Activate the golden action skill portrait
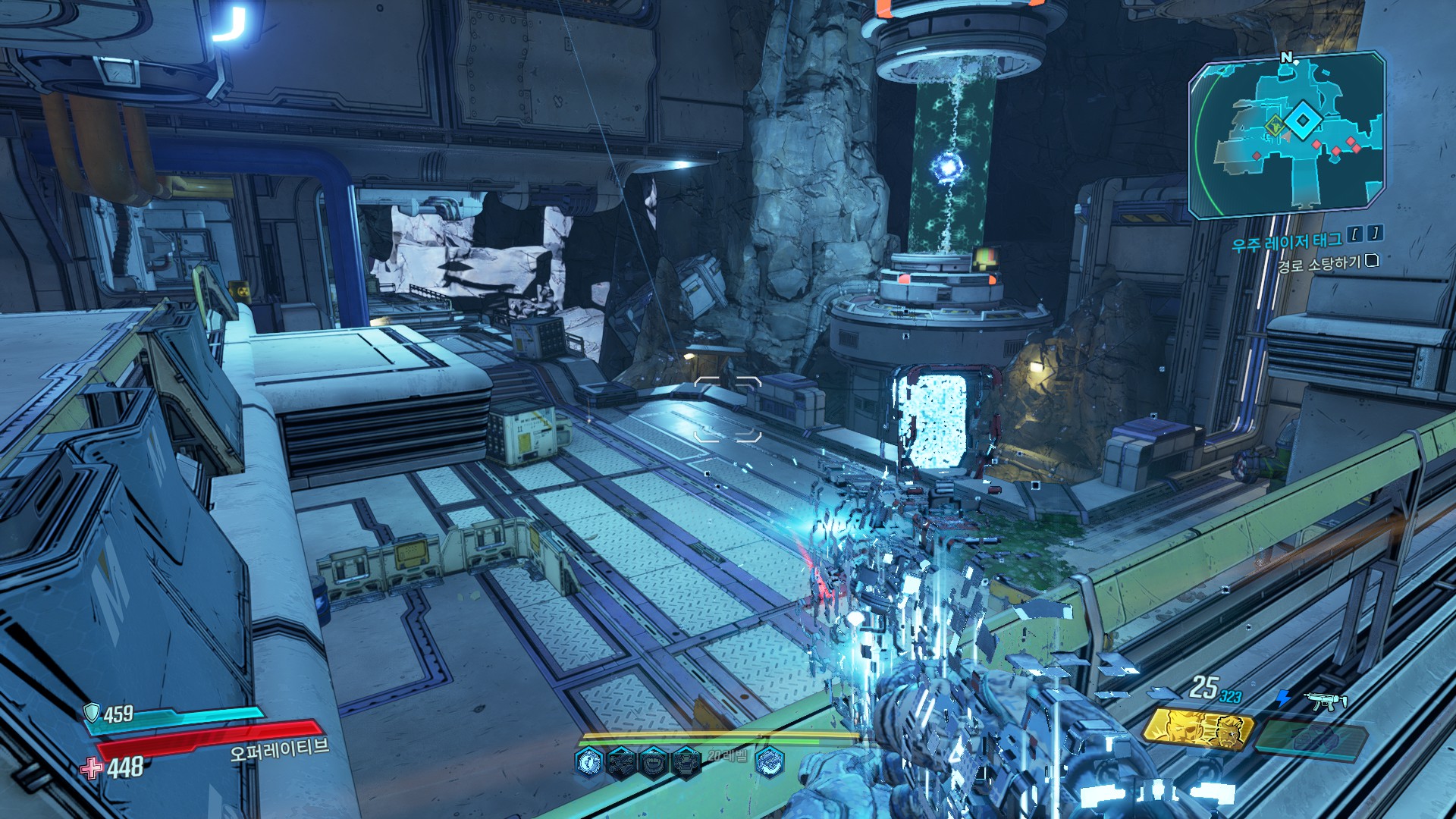Viewport: 1456px width, 819px height. click(x=1198, y=730)
